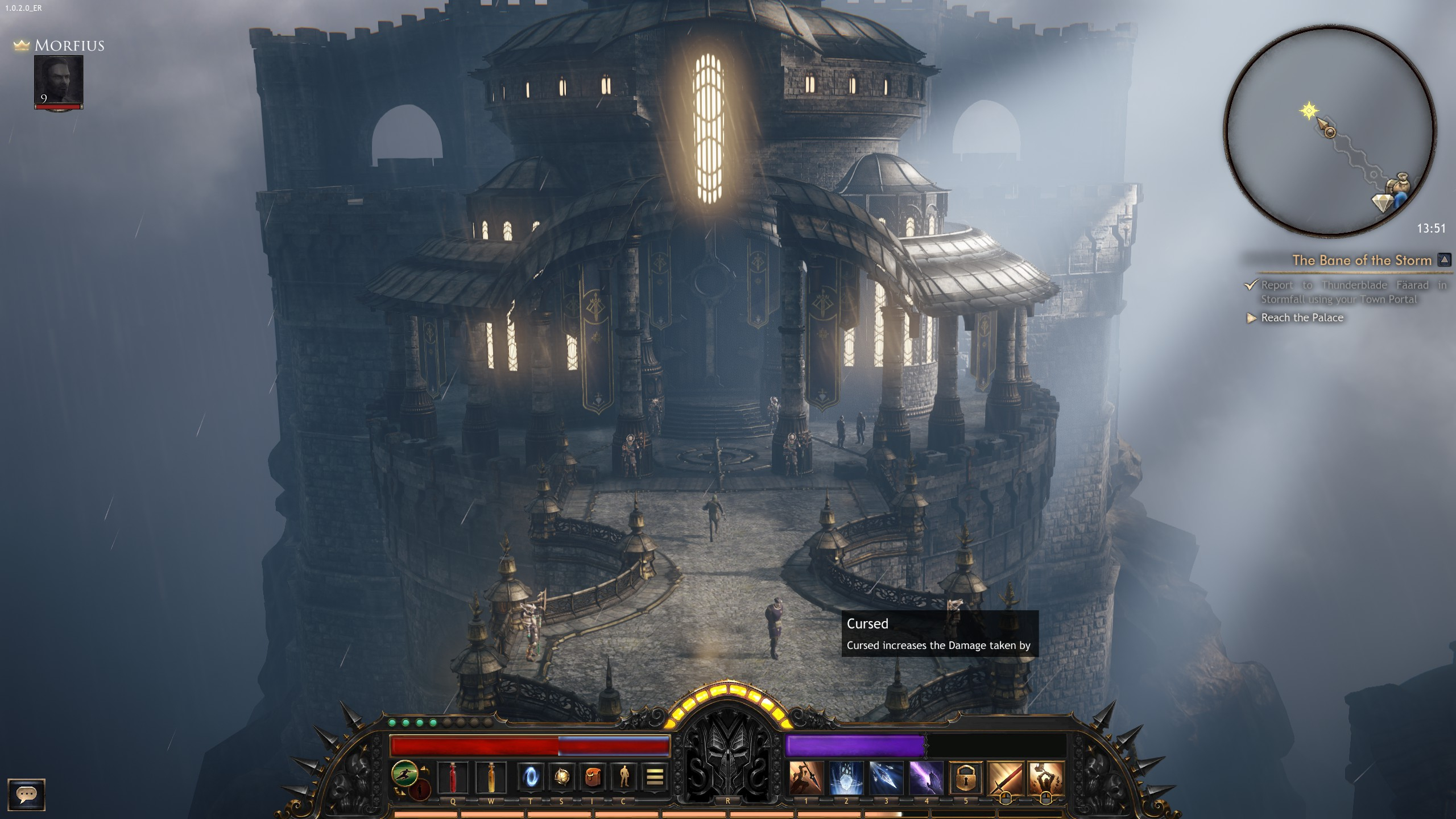Click the diamond marker on the minimap
The width and height of the screenshot is (1456, 819).
point(1381,202)
